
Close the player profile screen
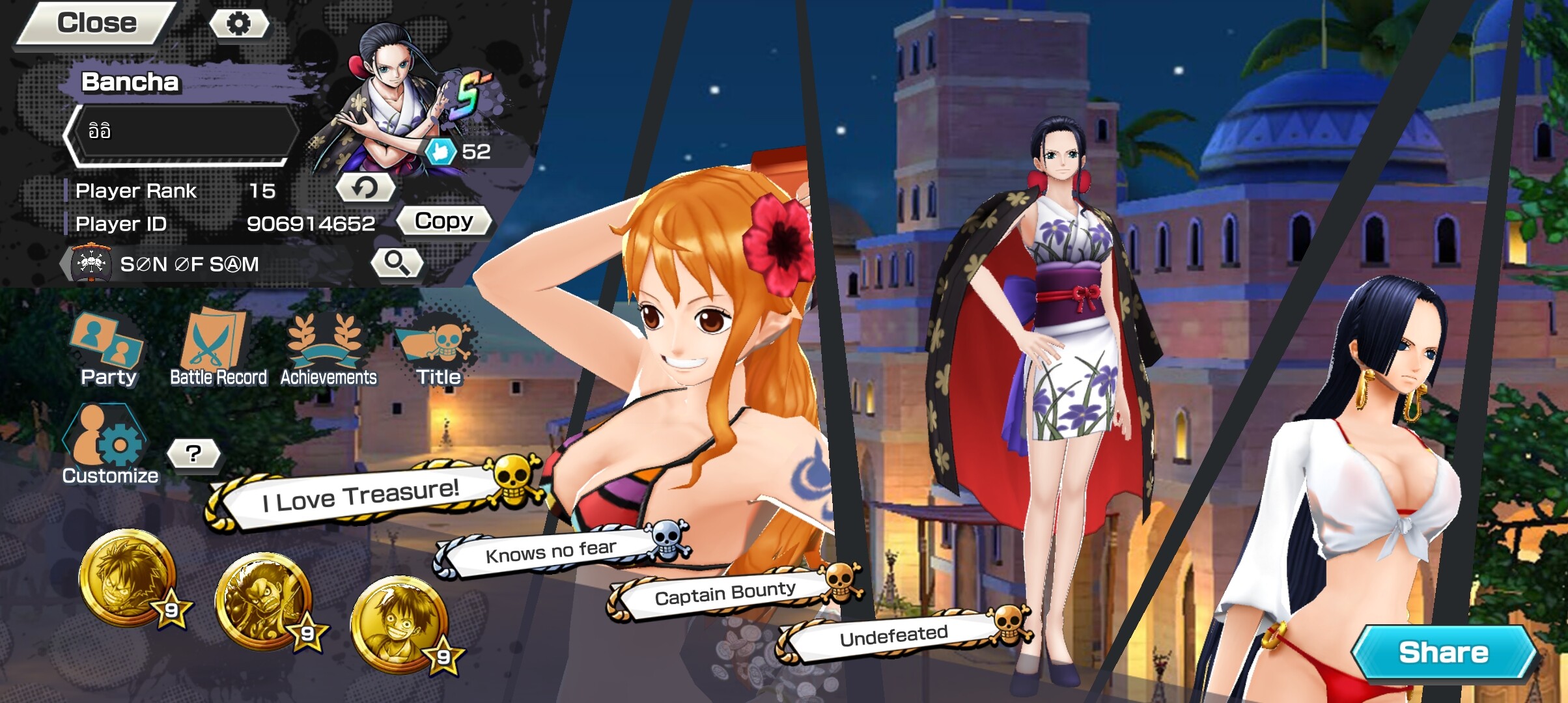coord(96,23)
